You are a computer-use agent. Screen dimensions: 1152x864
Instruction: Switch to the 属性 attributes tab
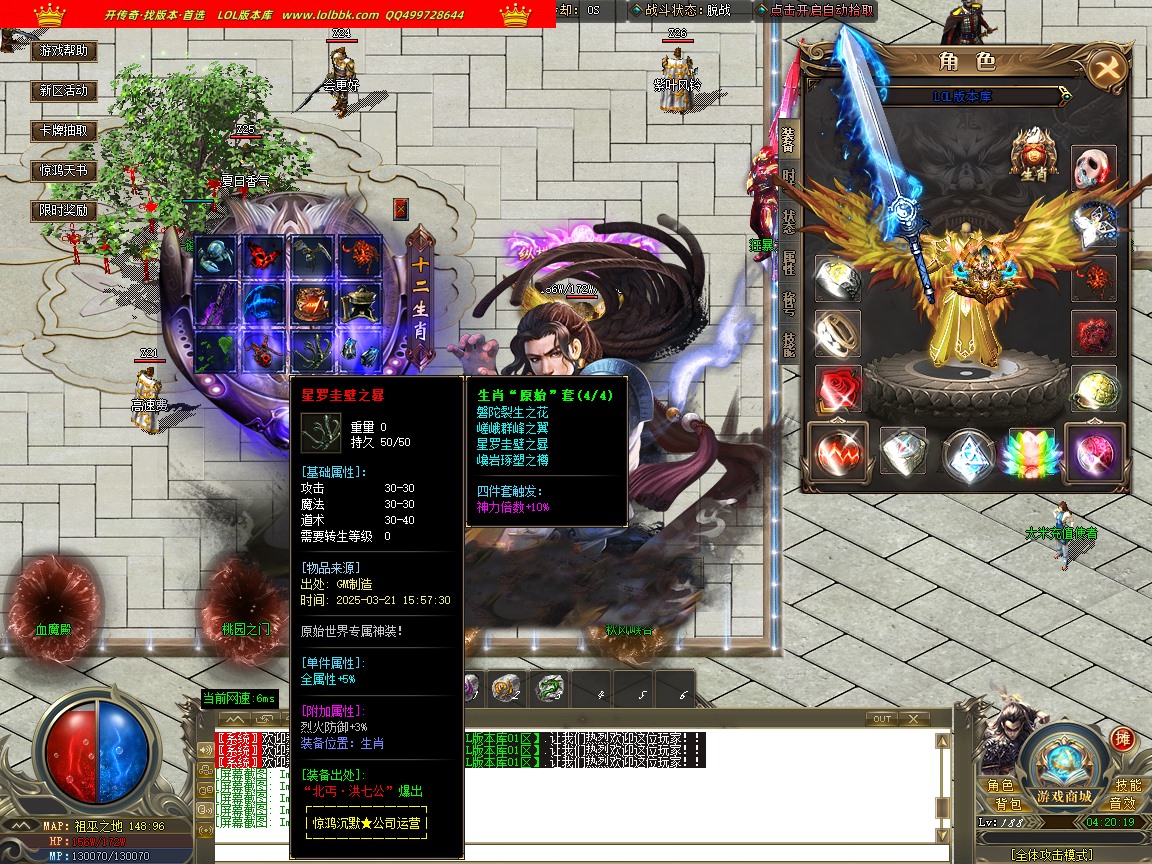tap(788, 263)
